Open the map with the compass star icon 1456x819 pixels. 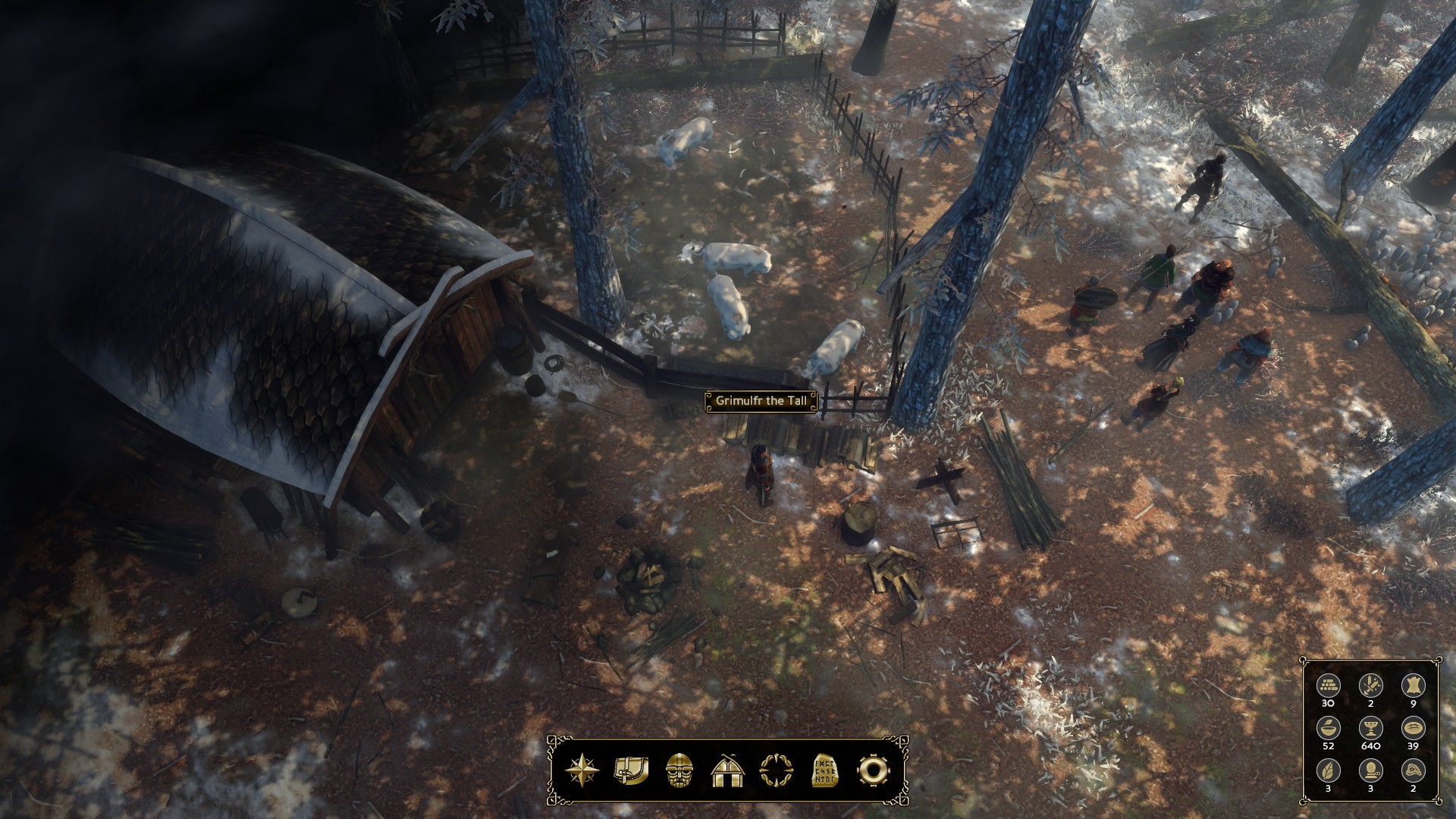(582, 771)
